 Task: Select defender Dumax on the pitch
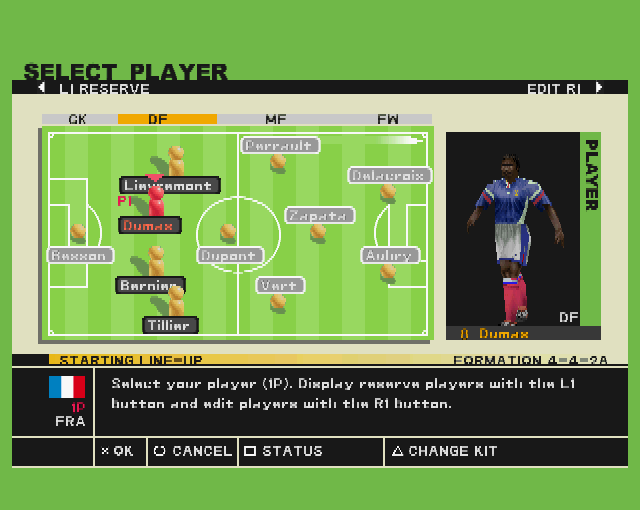click(x=150, y=225)
